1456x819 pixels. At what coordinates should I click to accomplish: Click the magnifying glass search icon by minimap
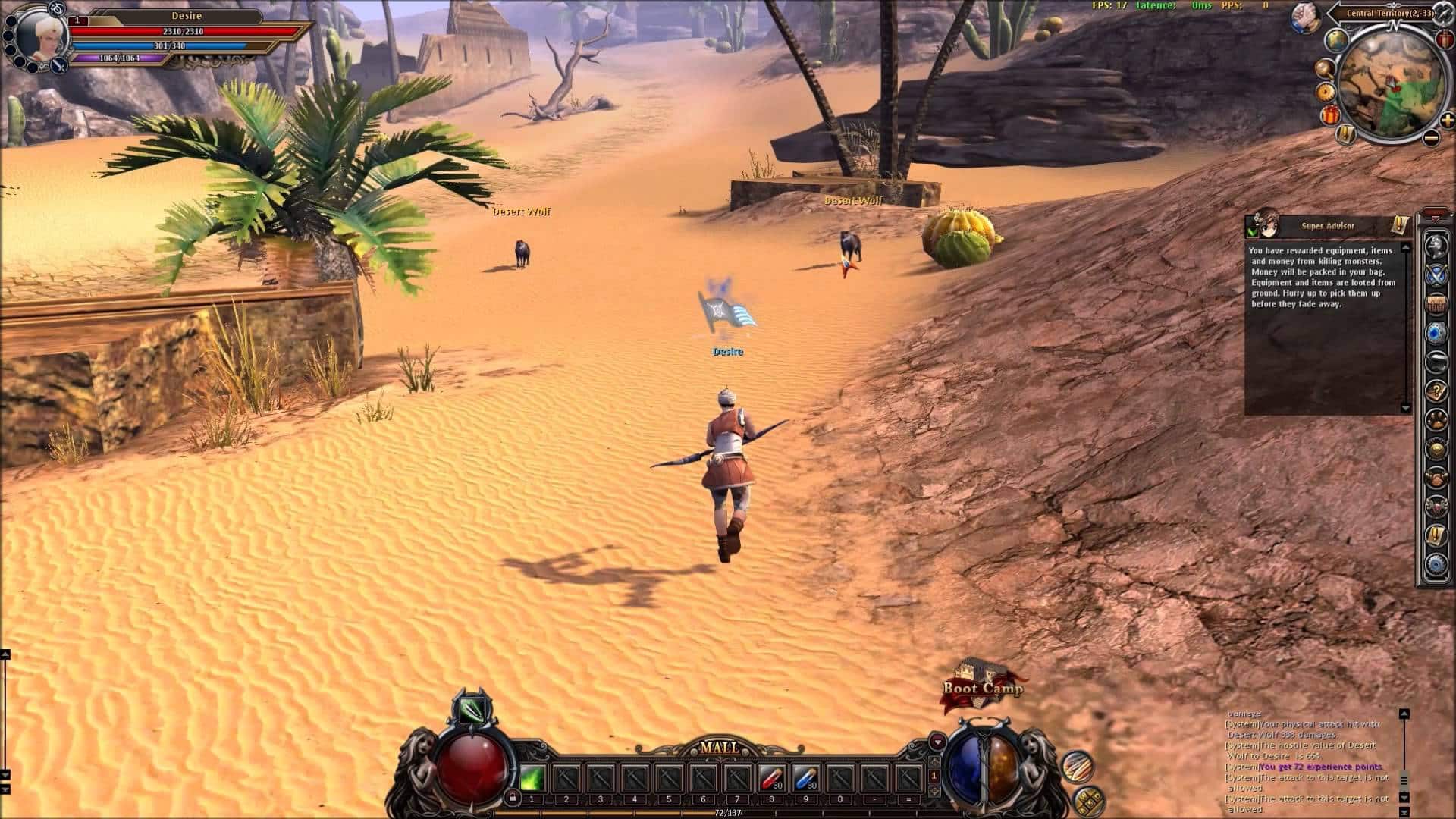(x=1324, y=68)
